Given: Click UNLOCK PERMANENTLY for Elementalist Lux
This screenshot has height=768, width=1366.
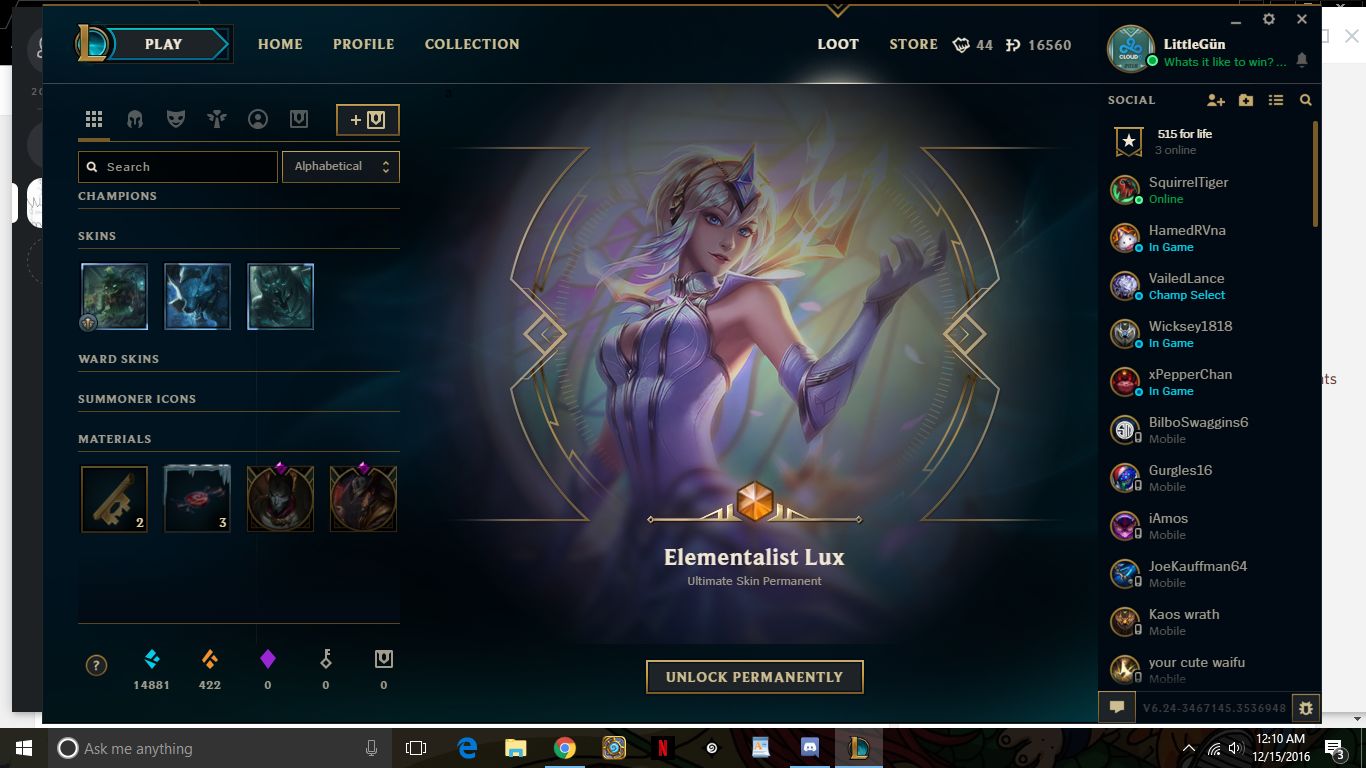Looking at the screenshot, I should pos(755,676).
